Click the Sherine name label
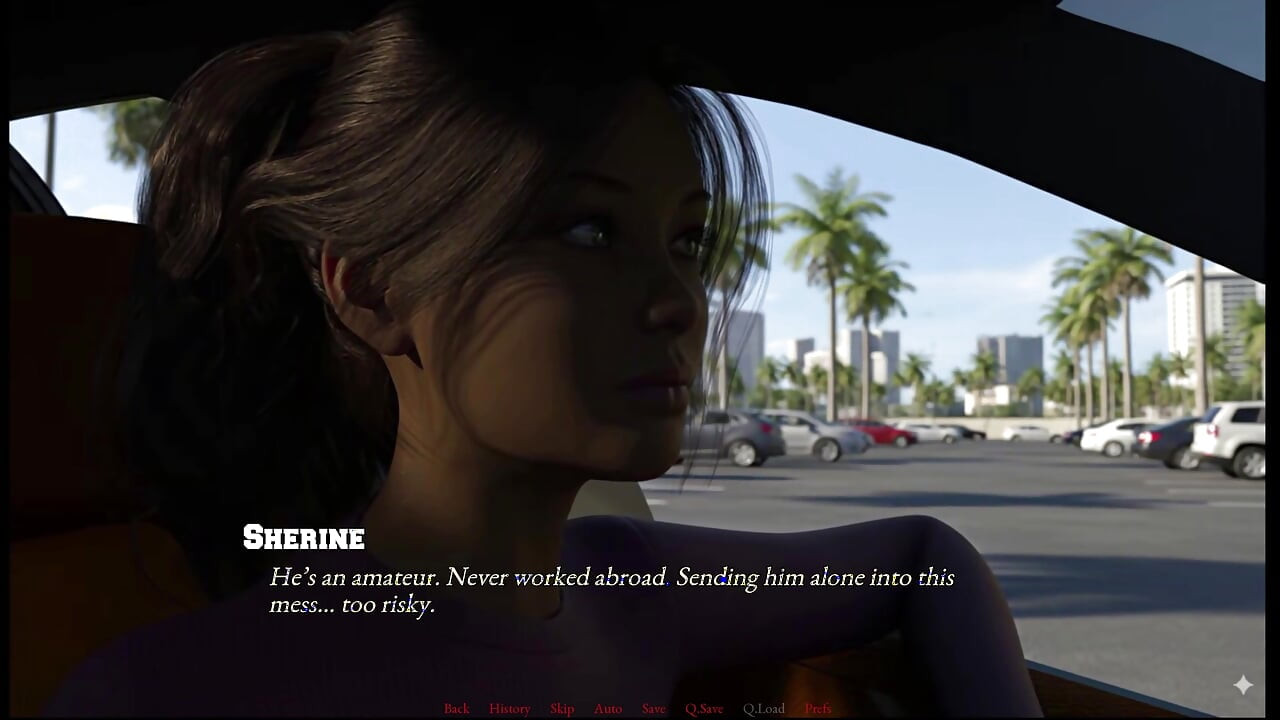 click(x=304, y=538)
